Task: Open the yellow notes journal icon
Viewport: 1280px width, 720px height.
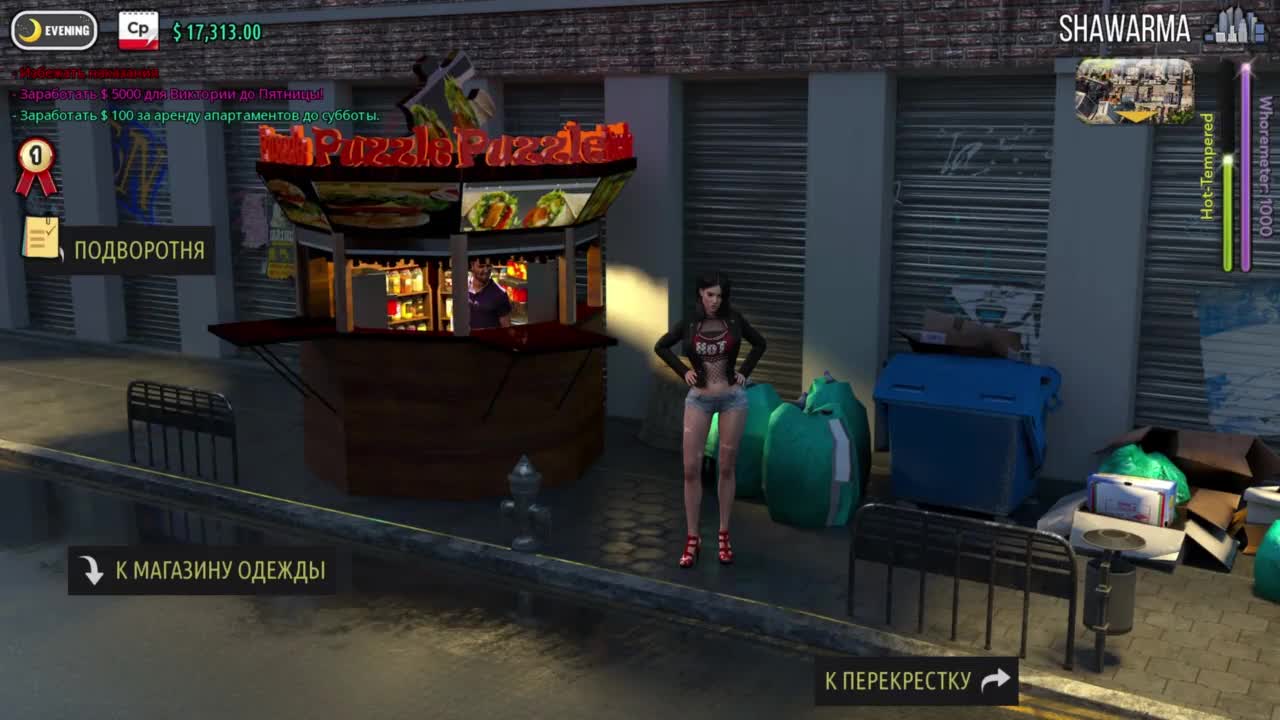Action: [x=41, y=238]
